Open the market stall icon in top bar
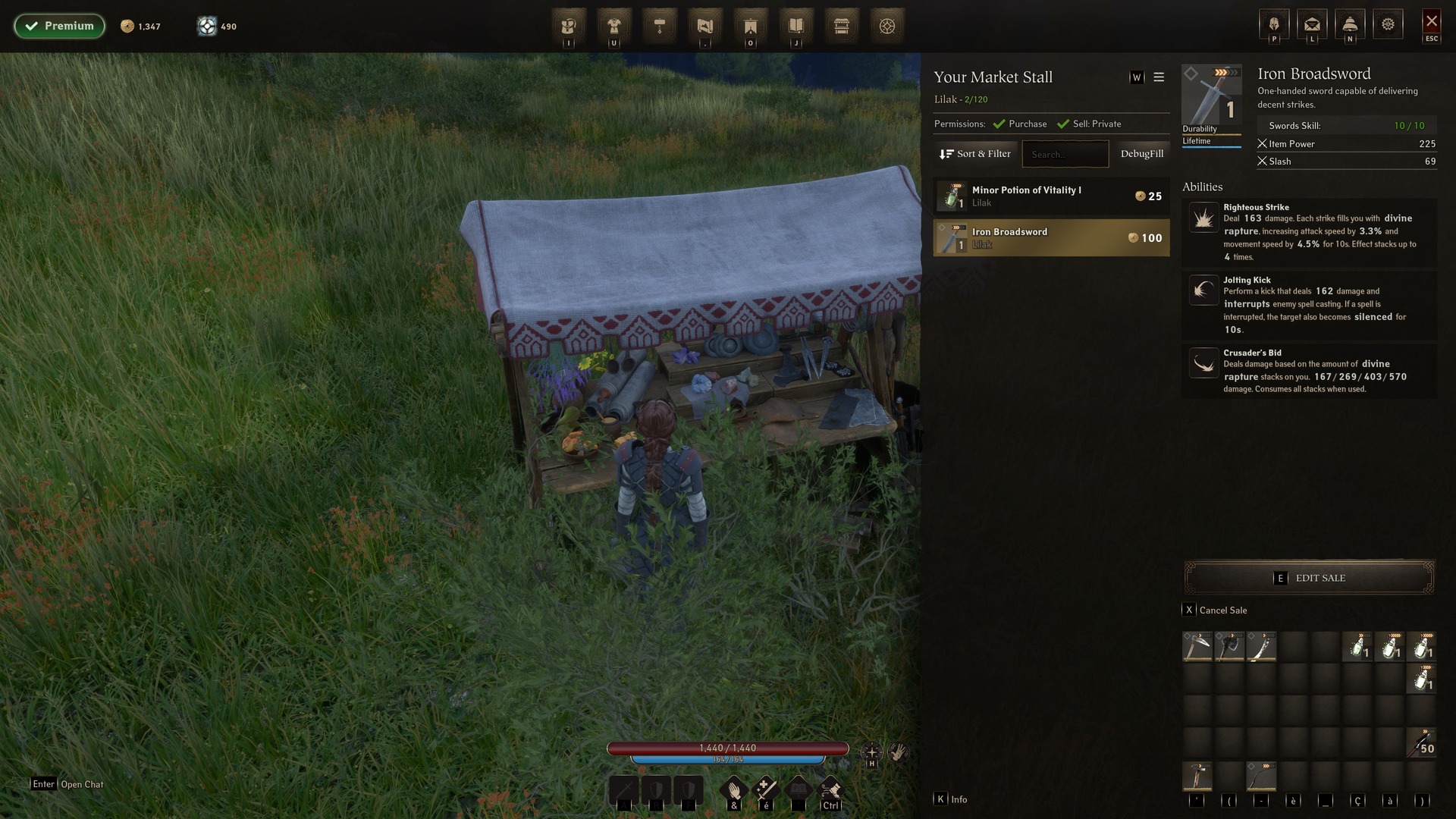 [x=842, y=27]
